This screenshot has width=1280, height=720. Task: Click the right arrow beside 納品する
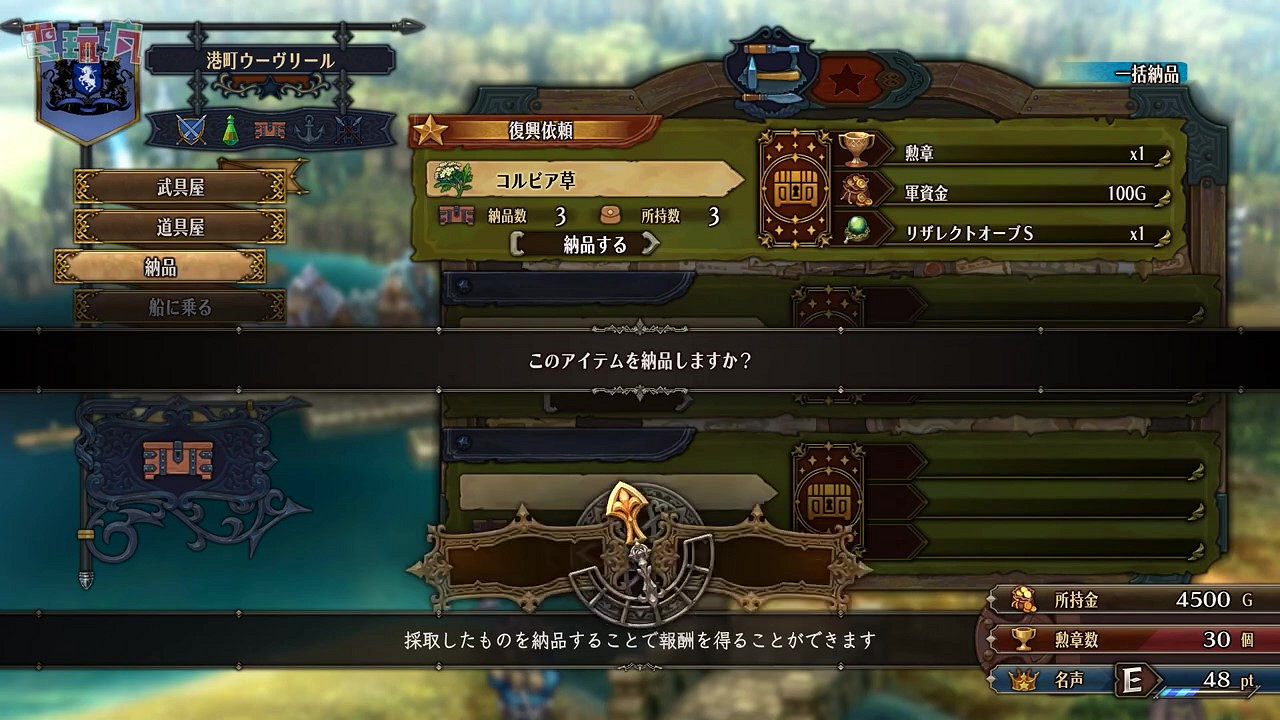(x=650, y=245)
